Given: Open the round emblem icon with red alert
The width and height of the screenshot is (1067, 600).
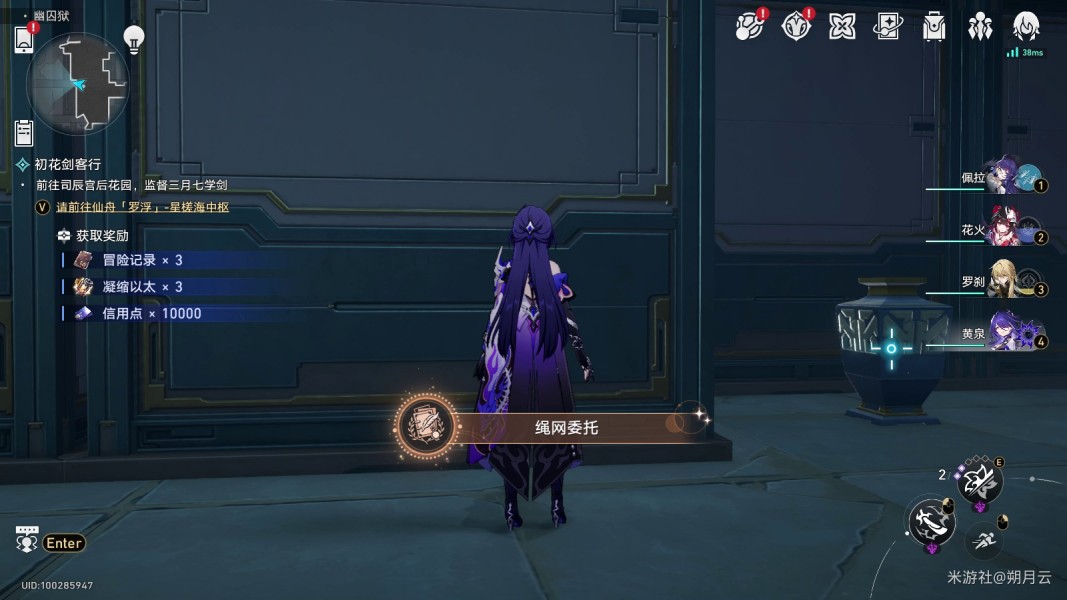Looking at the screenshot, I should tap(796, 27).
